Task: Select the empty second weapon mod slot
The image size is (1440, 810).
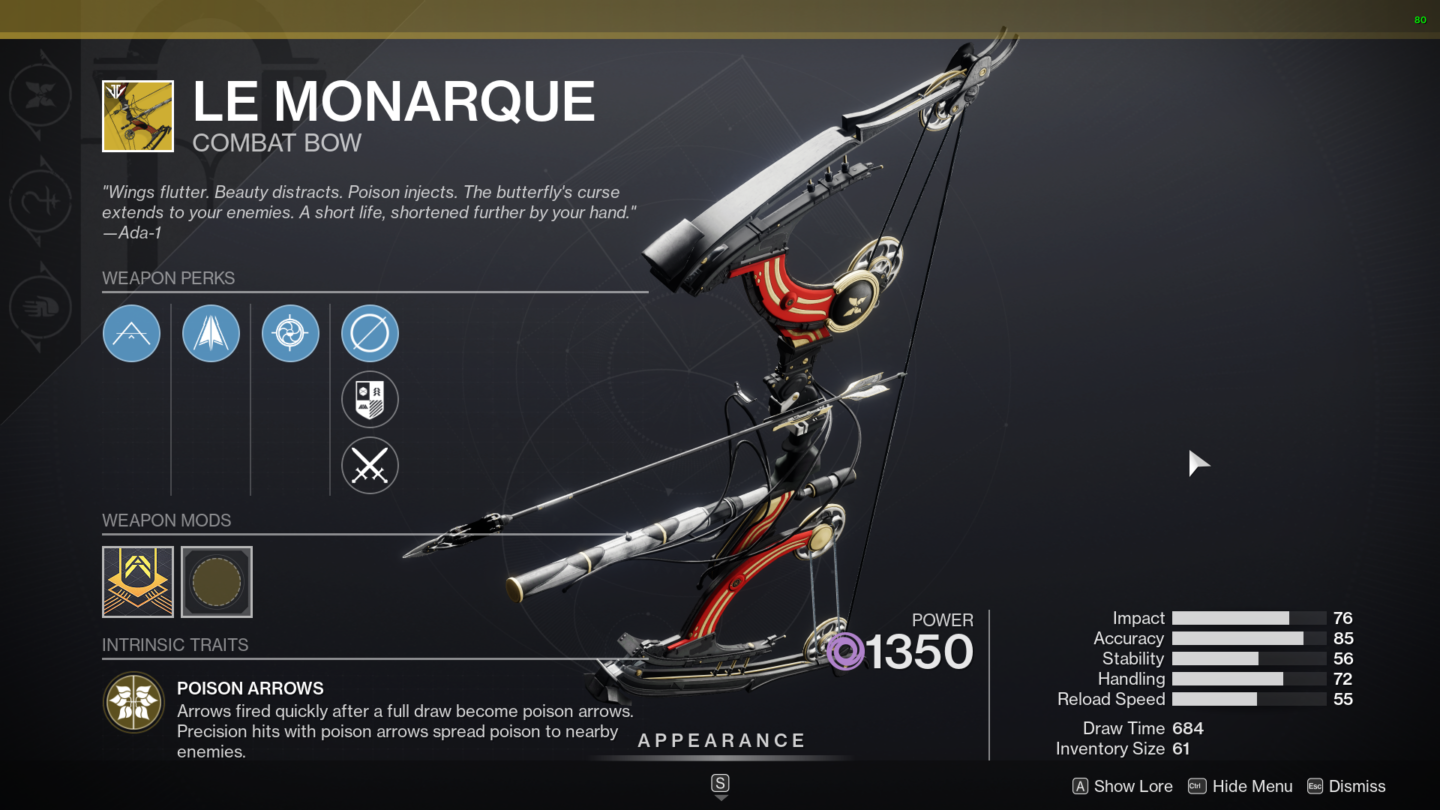Action: coord(216,581)
